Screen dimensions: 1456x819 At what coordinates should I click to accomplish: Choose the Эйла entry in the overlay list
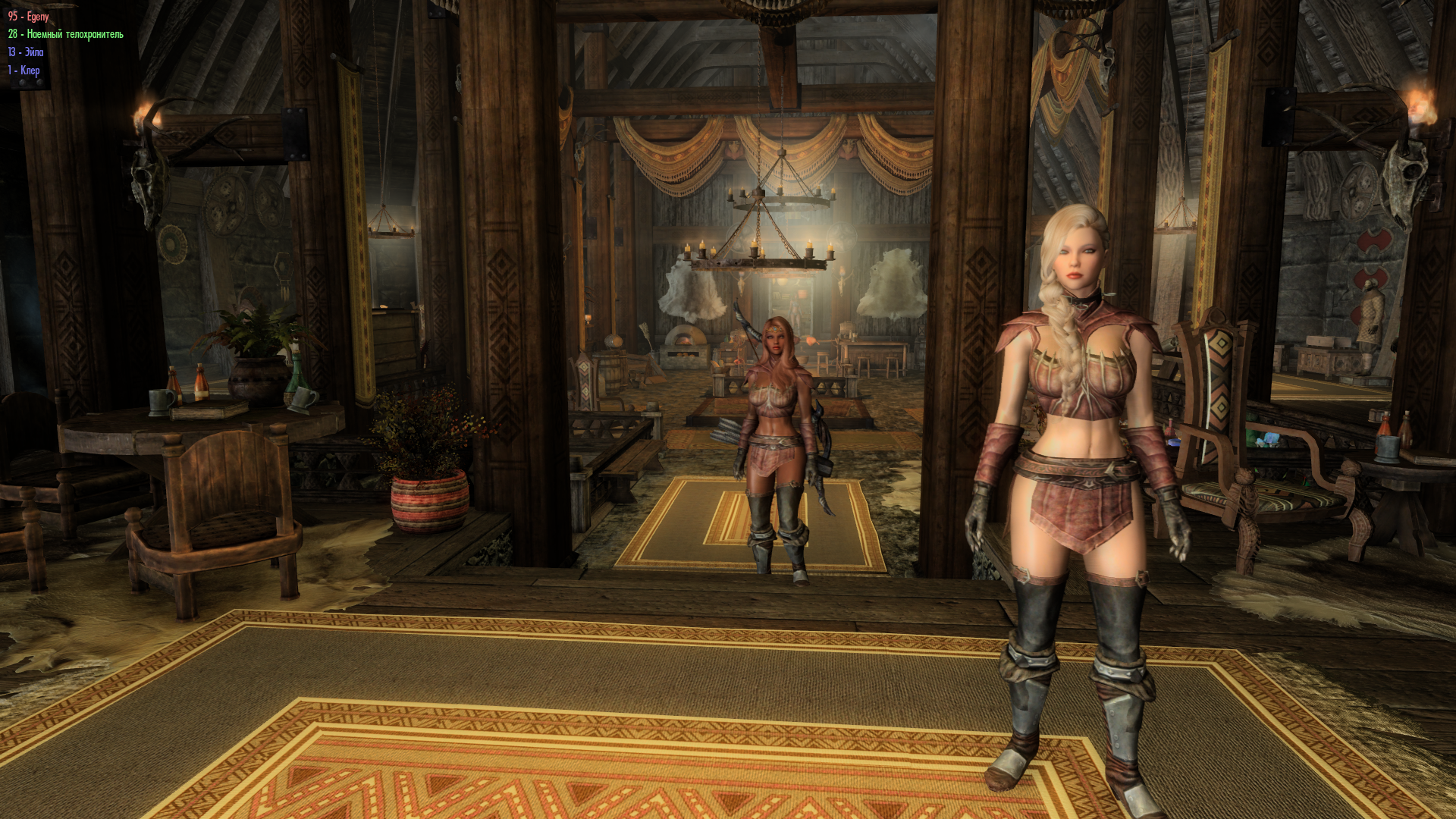[26, 52]
